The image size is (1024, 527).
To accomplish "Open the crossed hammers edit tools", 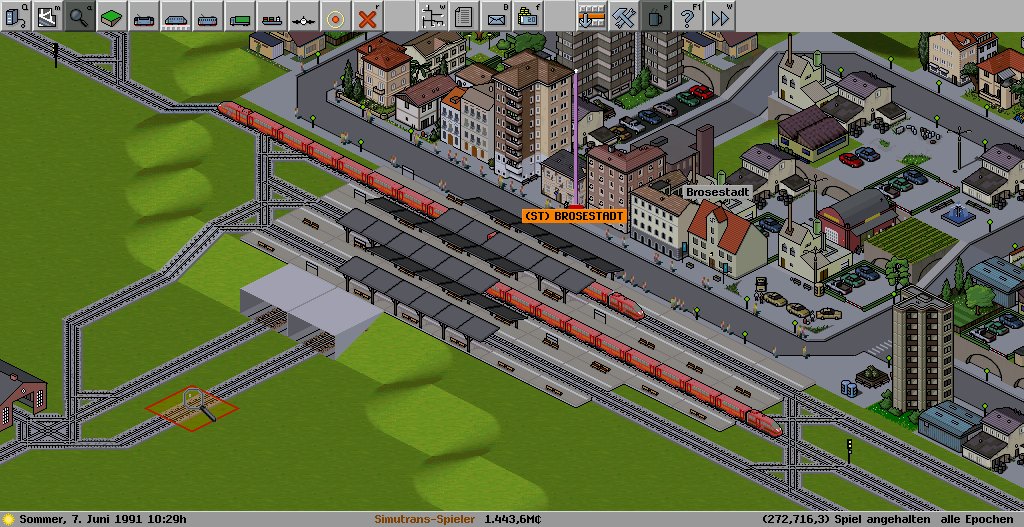I will tap(623, 16).
